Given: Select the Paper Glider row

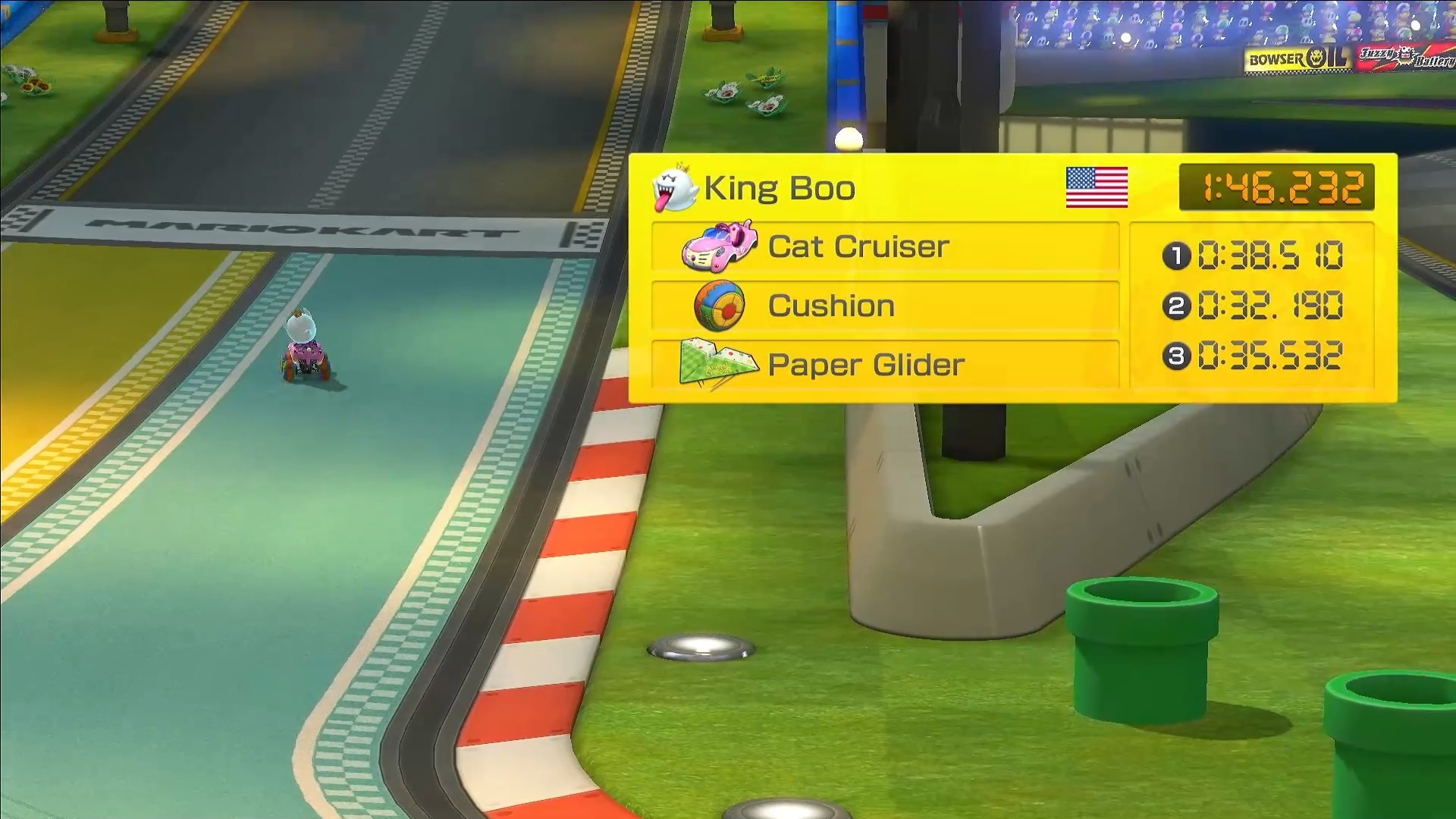Looking at the screenshot, I should 884,365.
